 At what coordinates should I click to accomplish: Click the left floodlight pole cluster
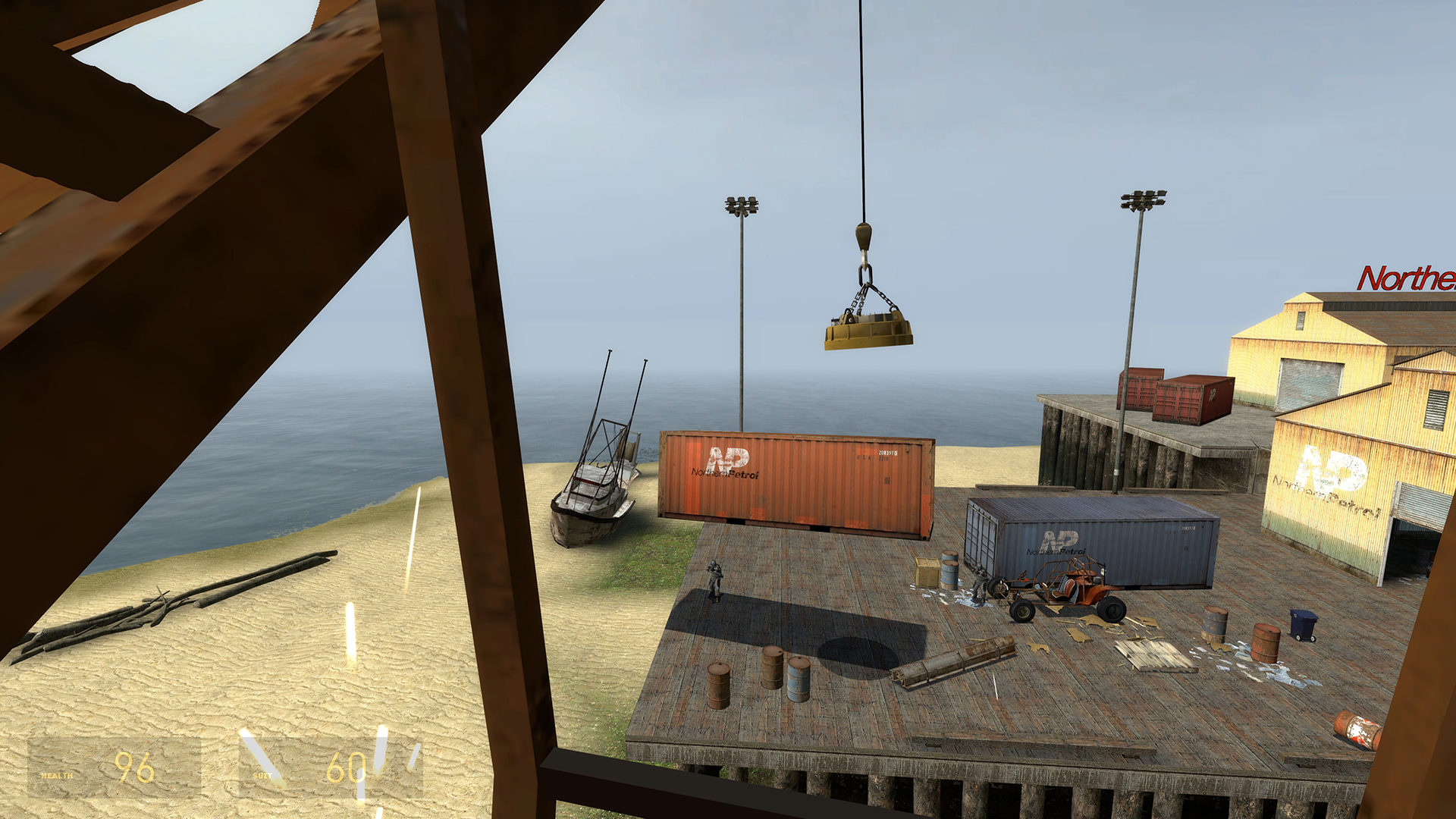click(x=742, y=205)
